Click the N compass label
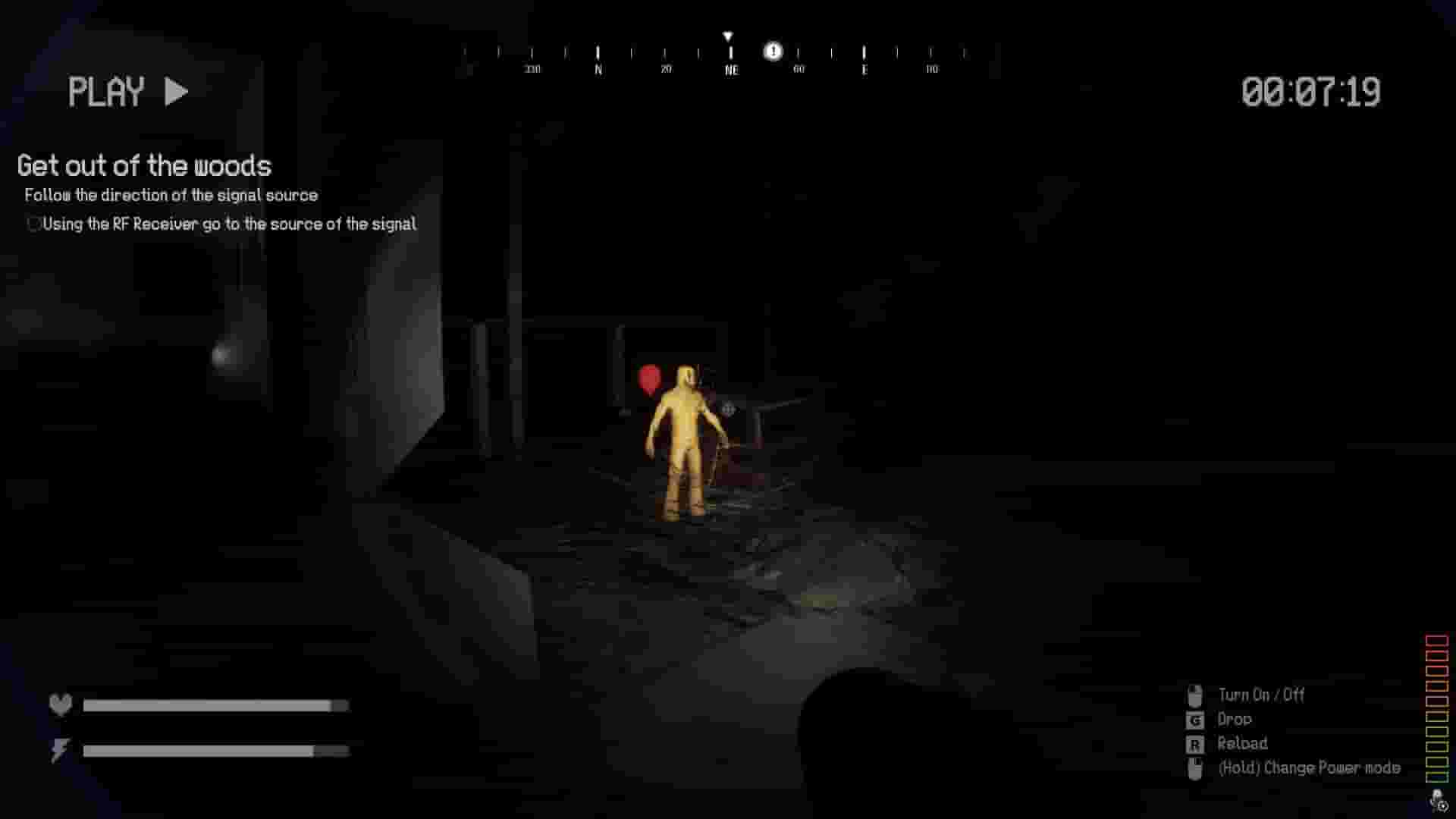This screenshot has width=1456, height=819. click(598, 68)
